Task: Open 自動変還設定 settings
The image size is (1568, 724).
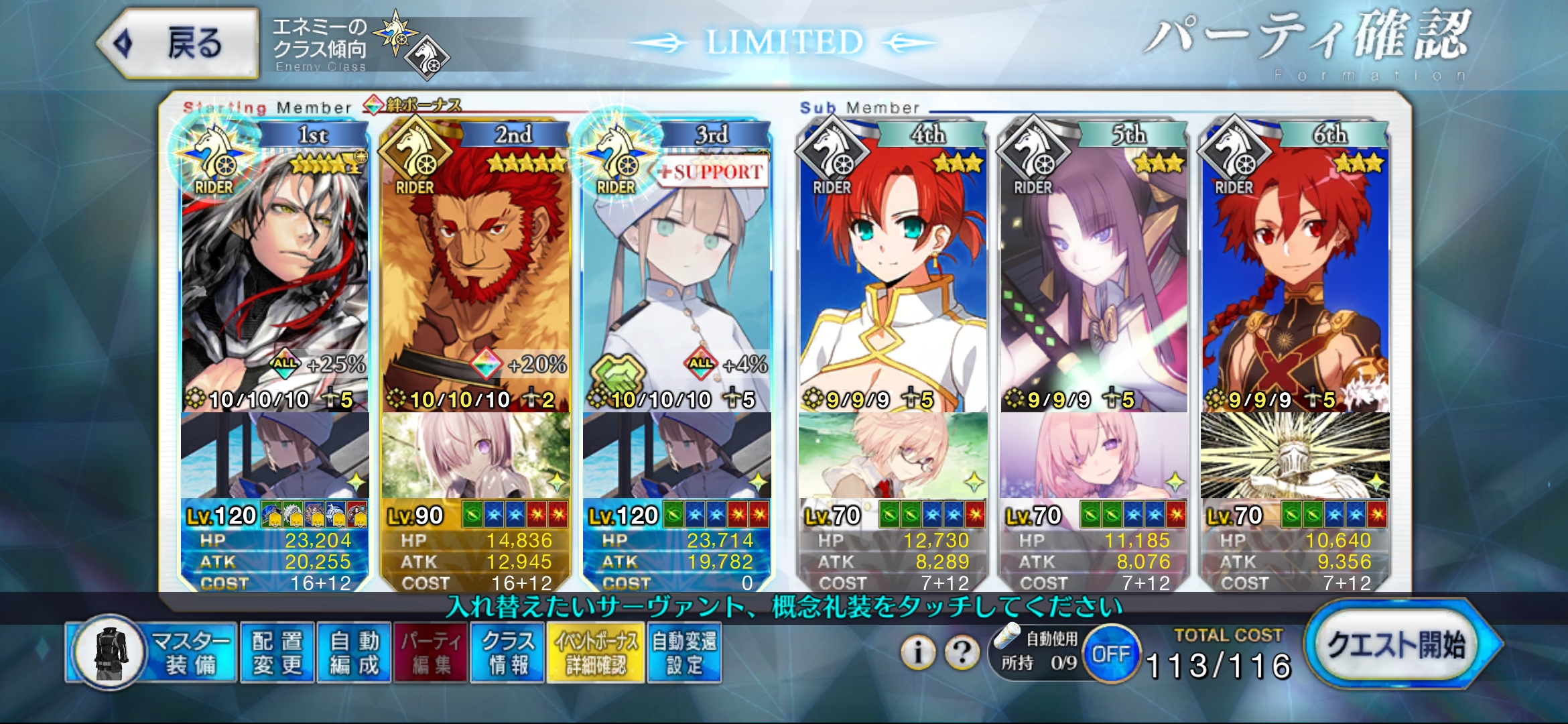Action: pyautogui.click(x=684, y=652)
